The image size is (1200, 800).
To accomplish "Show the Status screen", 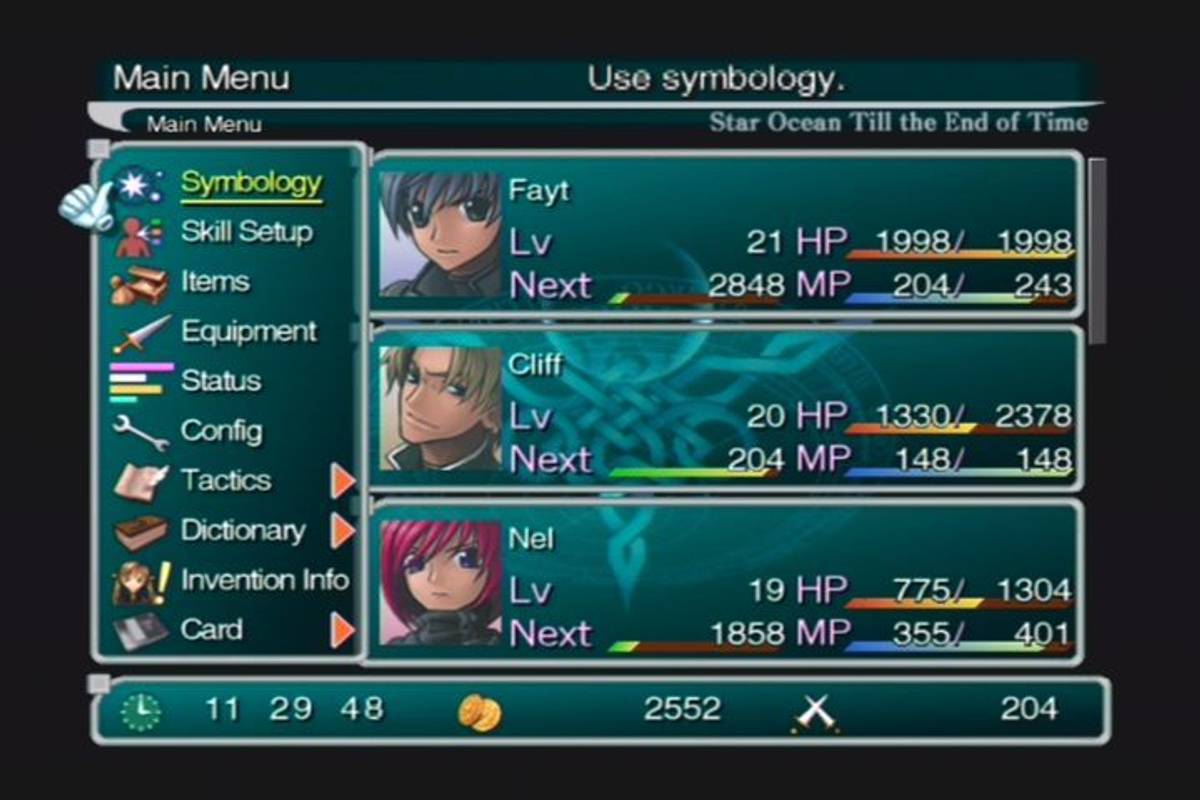I will [x=220, y=381].
